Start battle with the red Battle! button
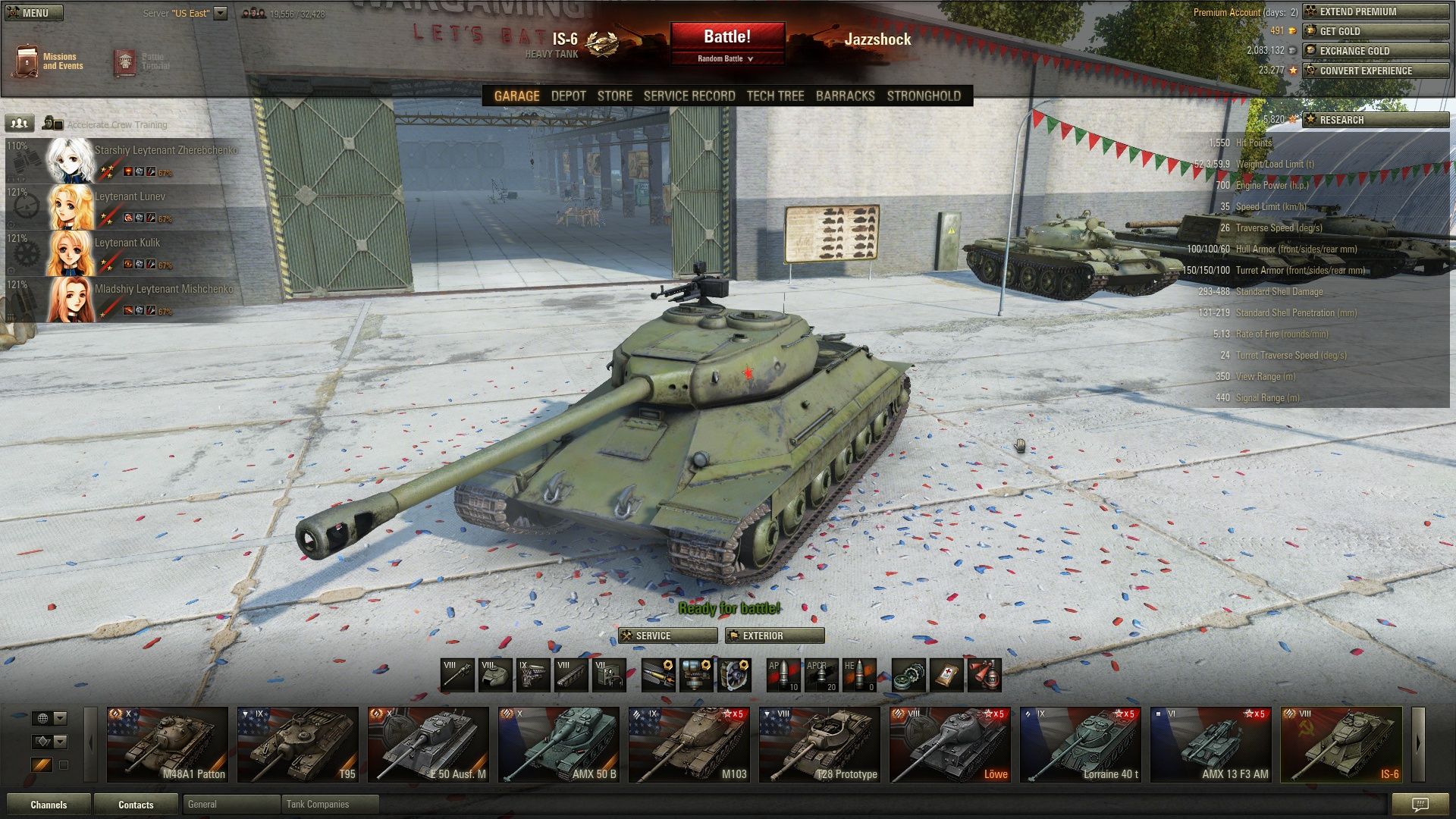 726,36
